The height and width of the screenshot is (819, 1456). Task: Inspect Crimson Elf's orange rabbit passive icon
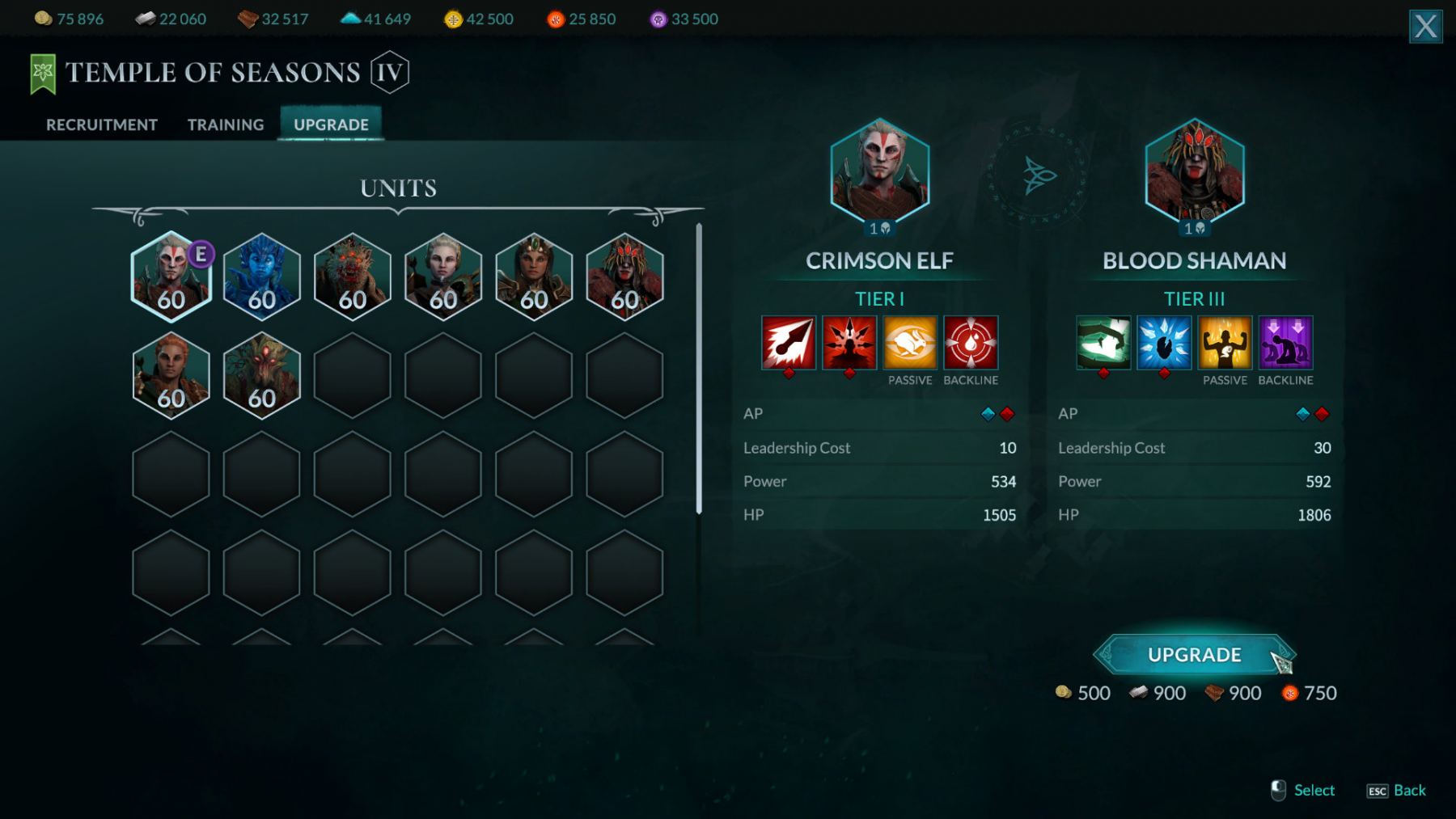(910, 343)
